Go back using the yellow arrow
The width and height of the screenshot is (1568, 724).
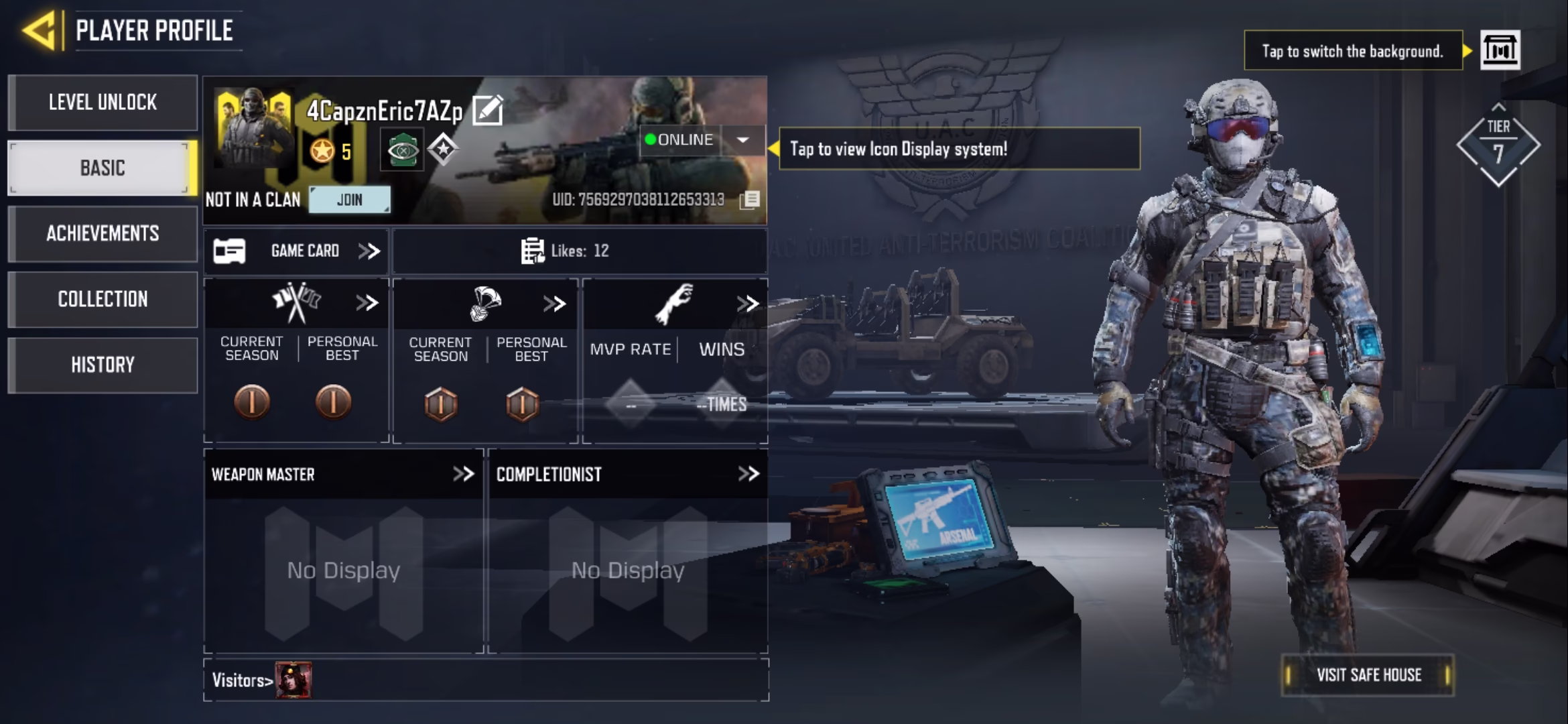39,30
